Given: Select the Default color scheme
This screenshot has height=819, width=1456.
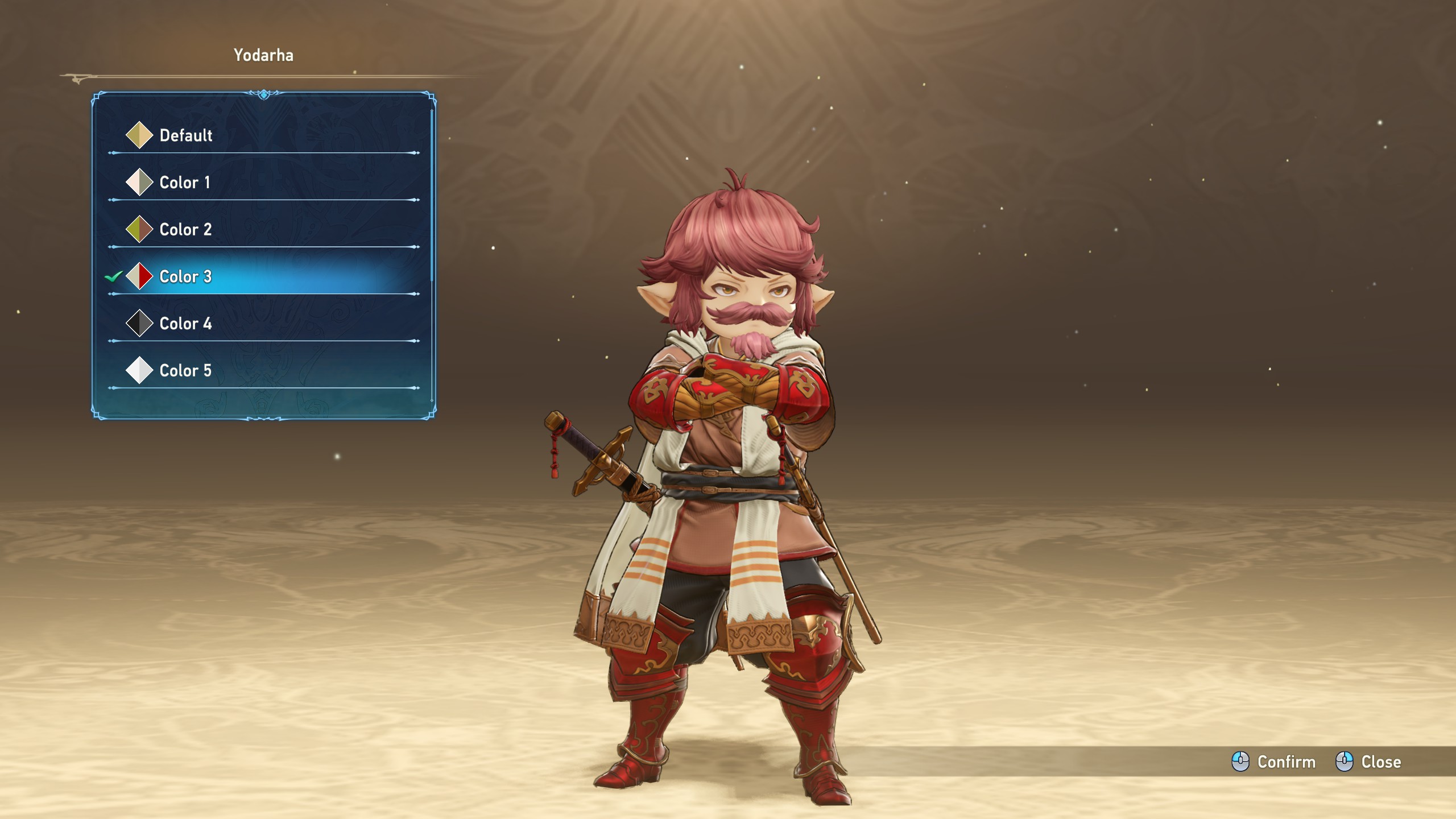Looking at the screenshot, I should (x=185, y=135).
